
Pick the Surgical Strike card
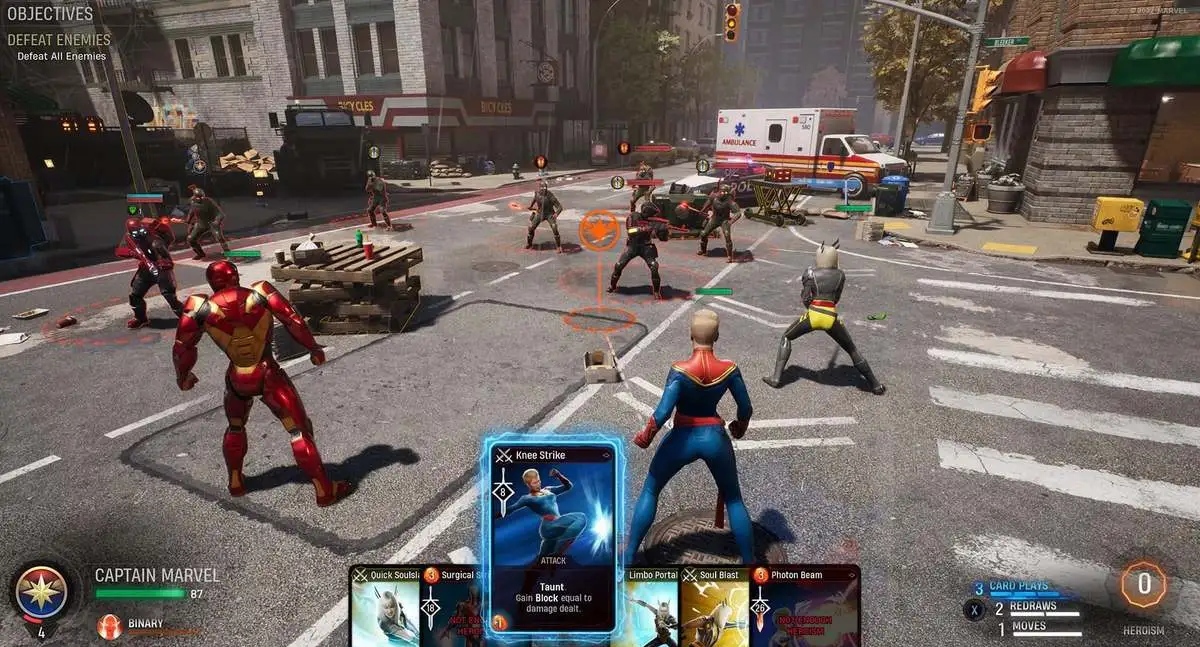tap(452, 608)
